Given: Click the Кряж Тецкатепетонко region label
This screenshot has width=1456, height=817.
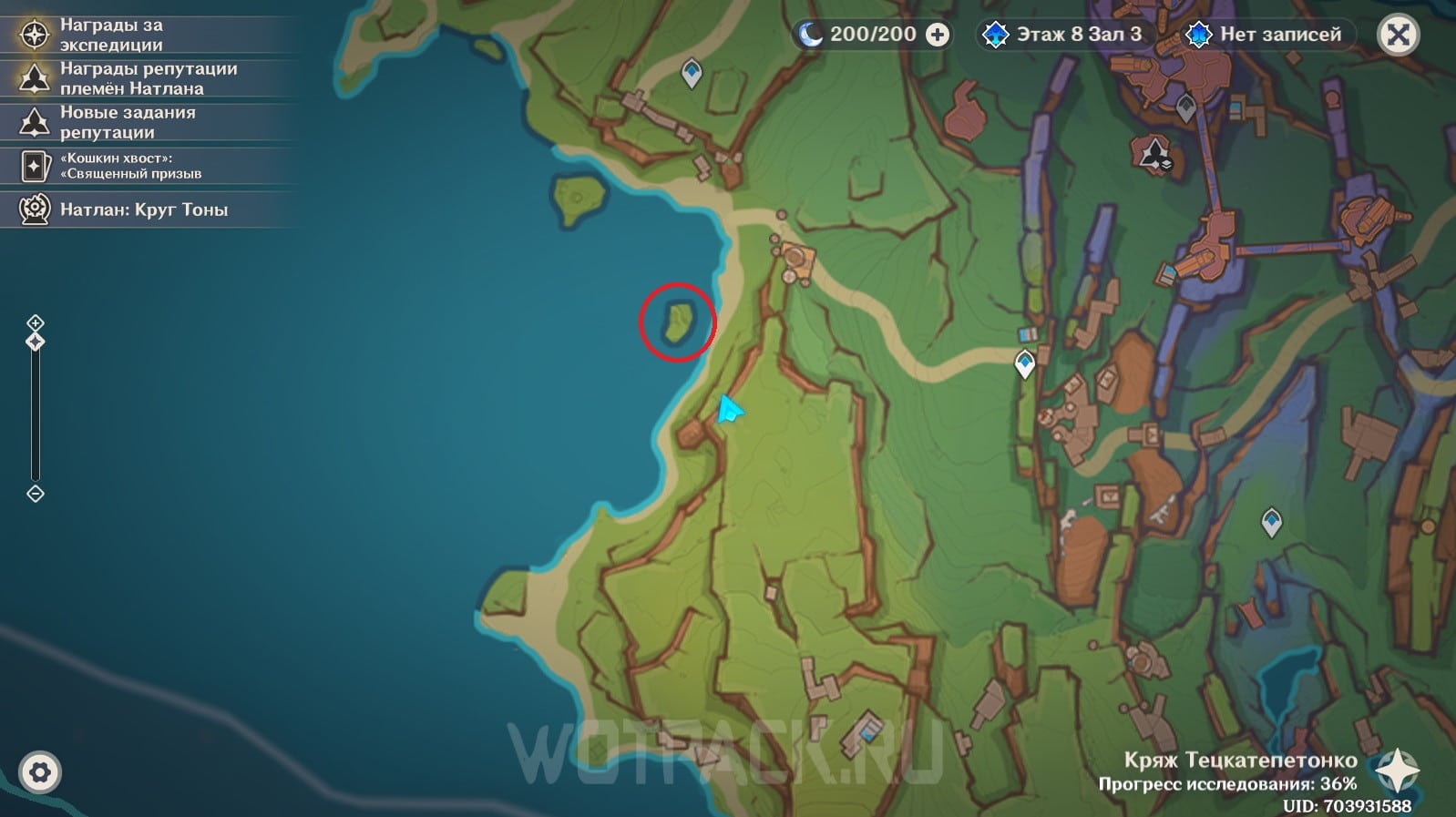Looking at the screenshot, I should [1240, 760].
